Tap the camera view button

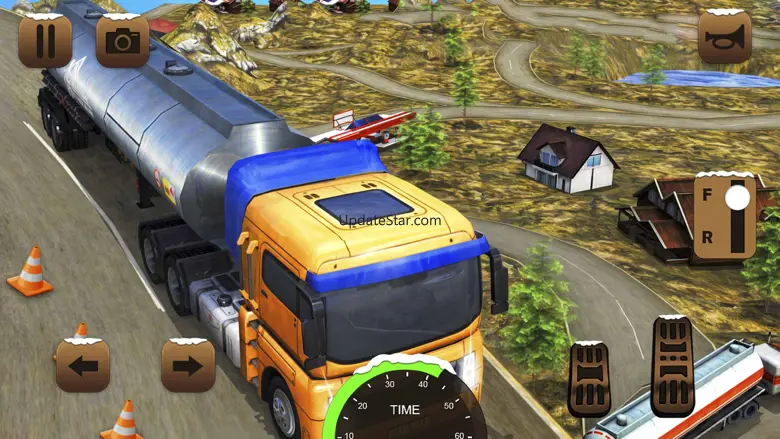[123, 40]
